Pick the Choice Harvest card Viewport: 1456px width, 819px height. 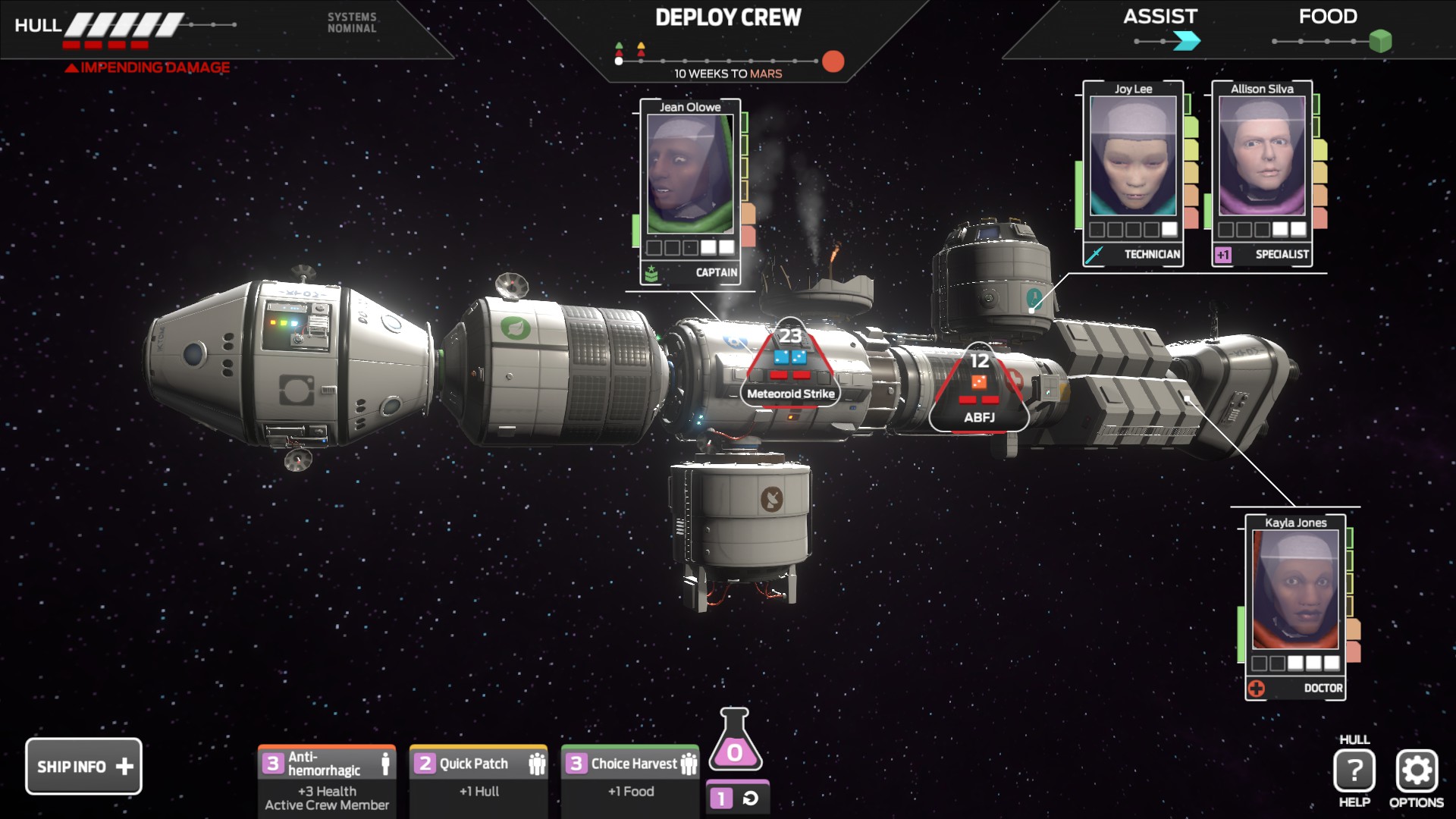[x=630, y=780]
